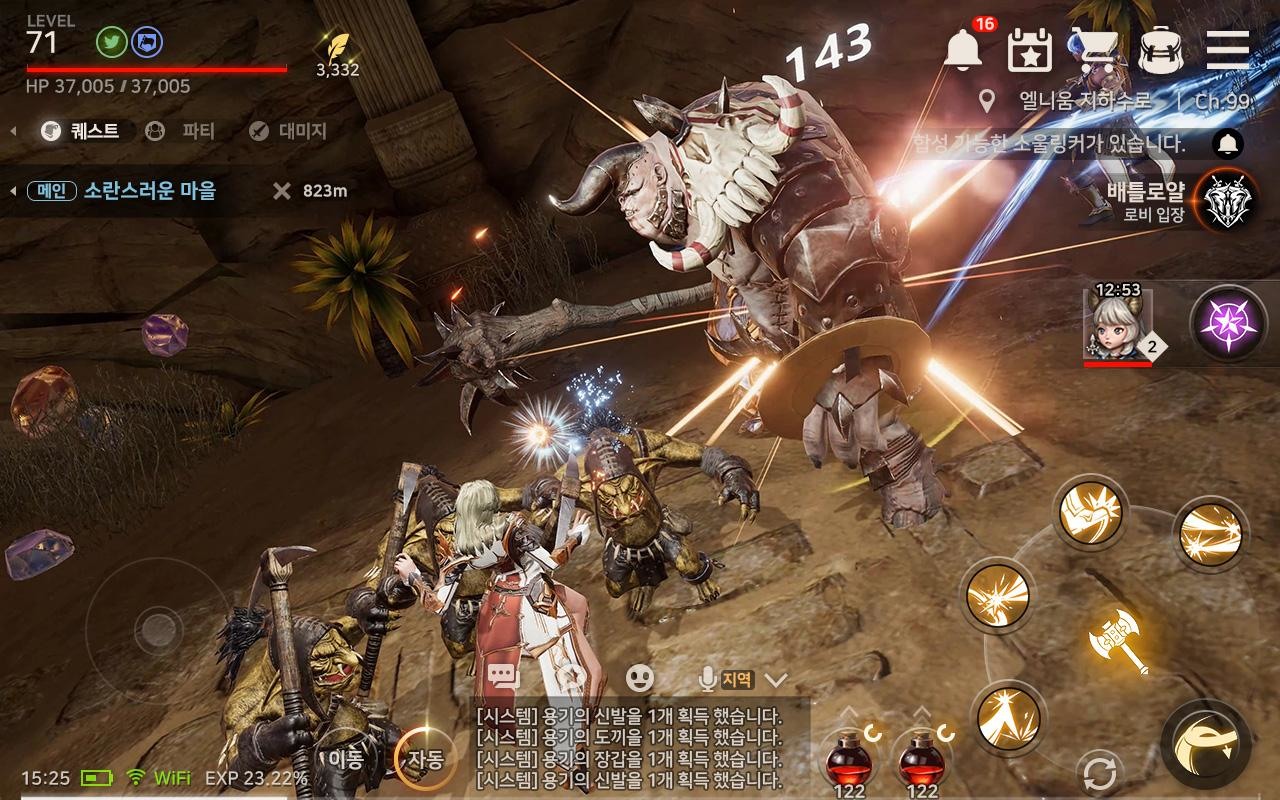Check the notification bell with 16 alerts

964,48
